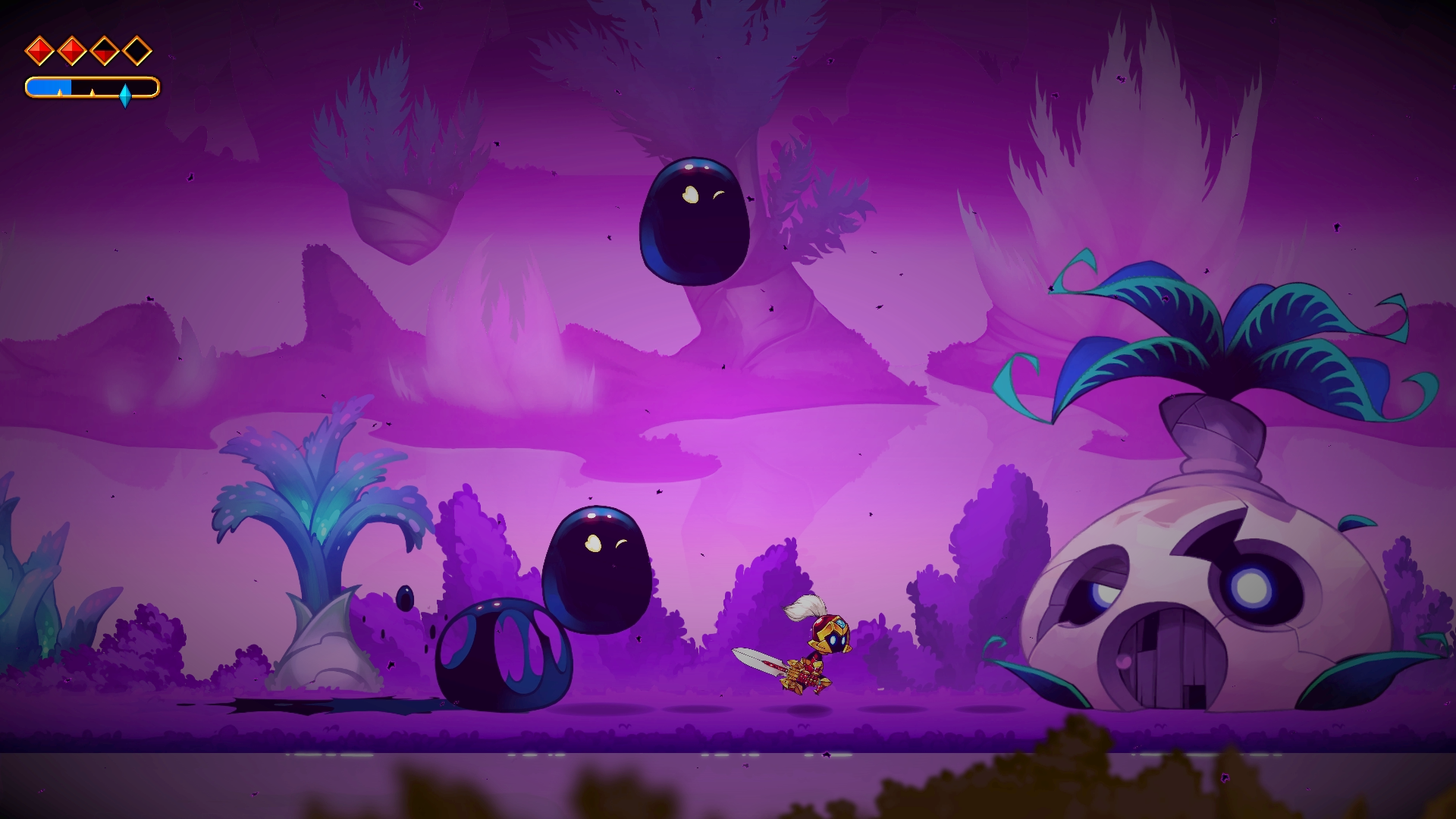Click the first yellow notch on the mana bar
Image resolution: width=1456 pixels, height=819 pixels.
pyautogui.click(x=60, y=94)
